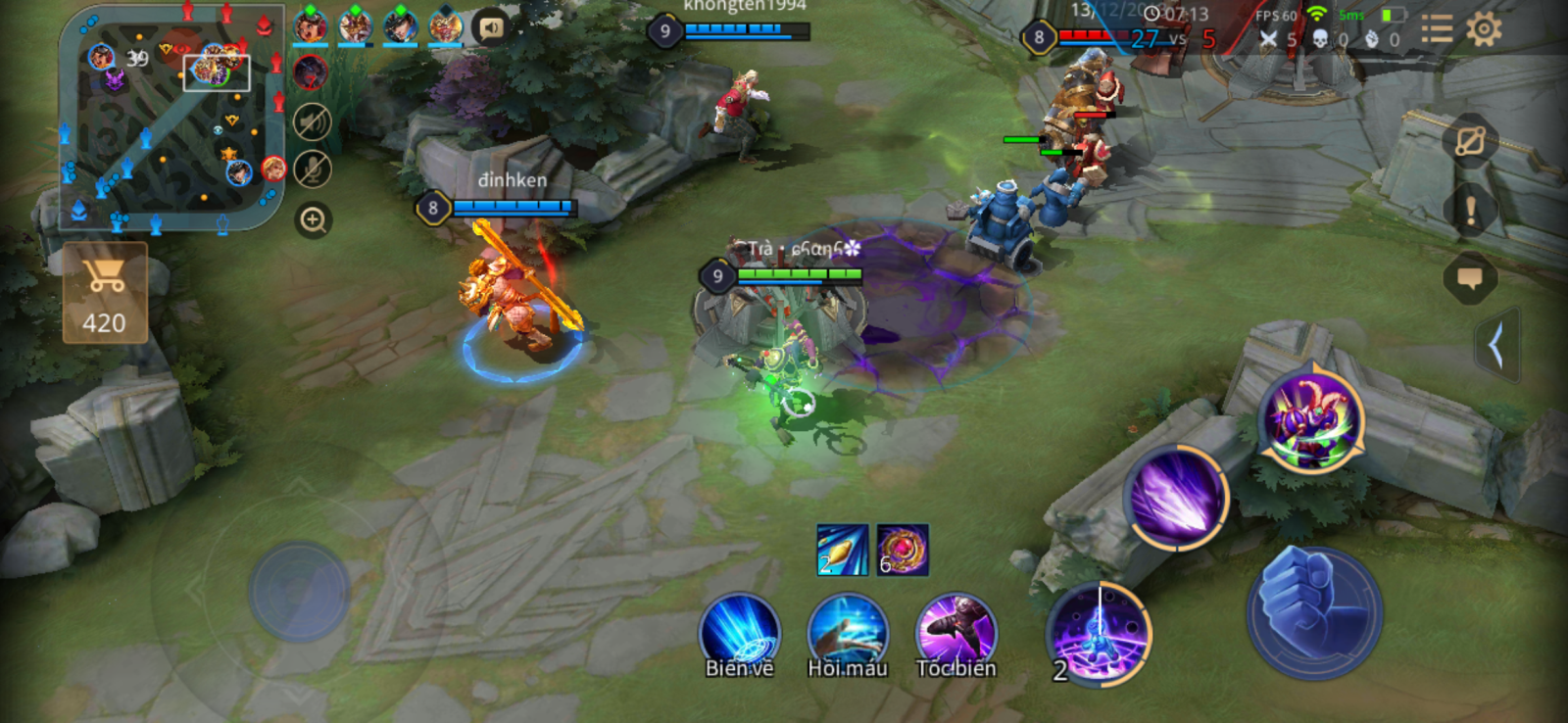Expand the side panel arrow
This screenshot has width=1568, height=723.
[1496, 345]
